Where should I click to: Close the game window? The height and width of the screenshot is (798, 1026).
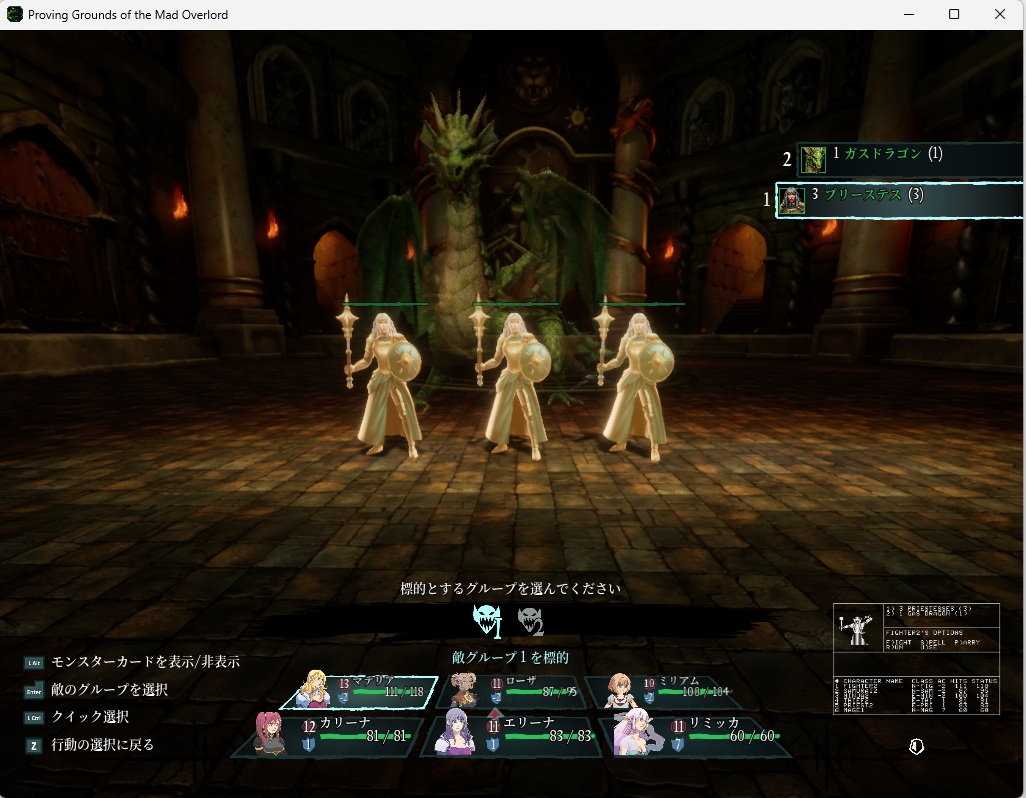(1000, 14)
